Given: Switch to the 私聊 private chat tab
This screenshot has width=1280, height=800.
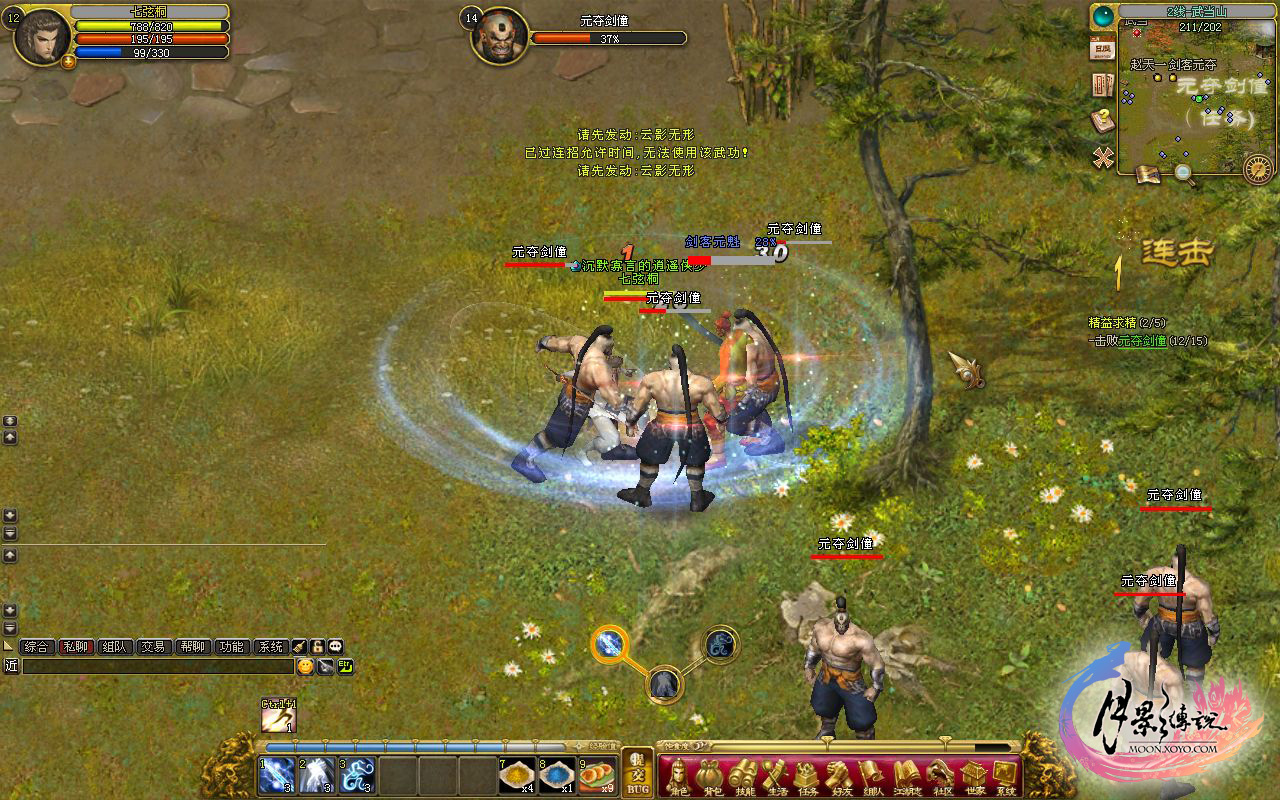Looking at the screenshot, I should click(76, 647).
